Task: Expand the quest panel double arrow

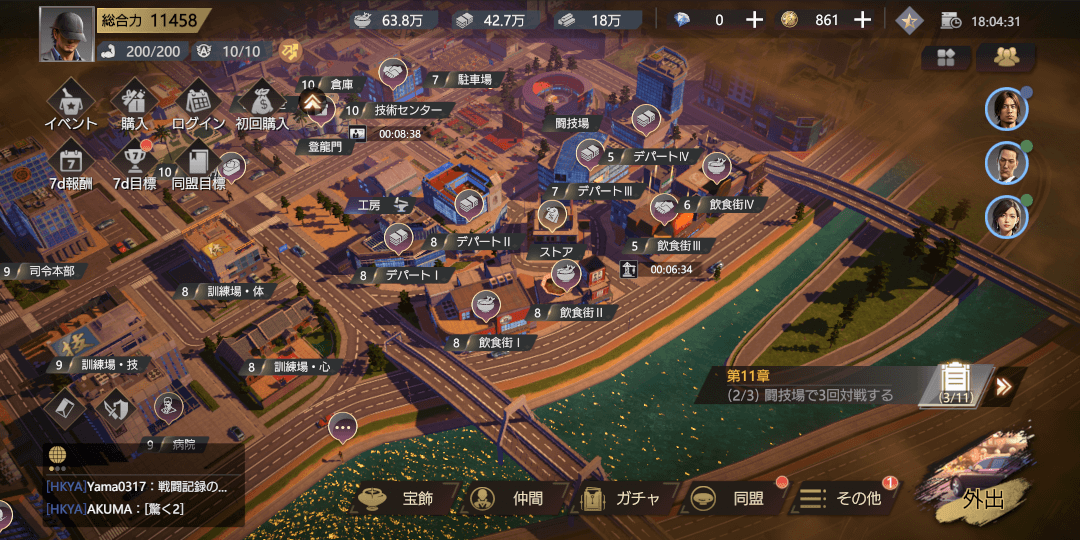Action: point(1004,386)
